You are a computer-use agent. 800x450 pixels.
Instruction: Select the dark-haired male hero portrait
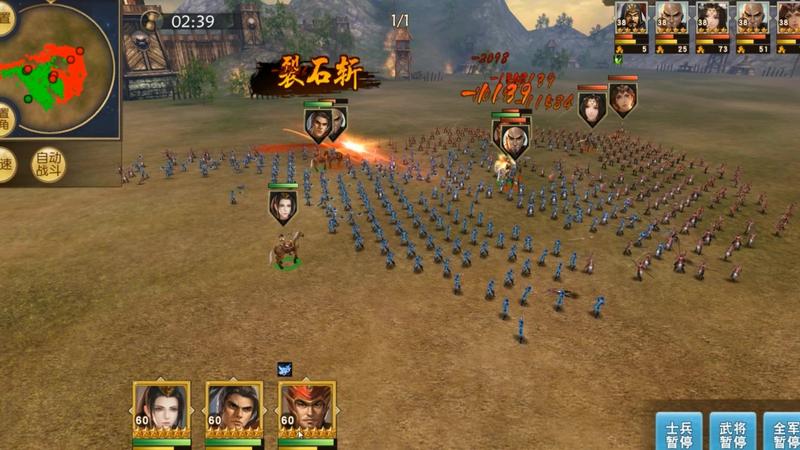[x=234, y=408]
